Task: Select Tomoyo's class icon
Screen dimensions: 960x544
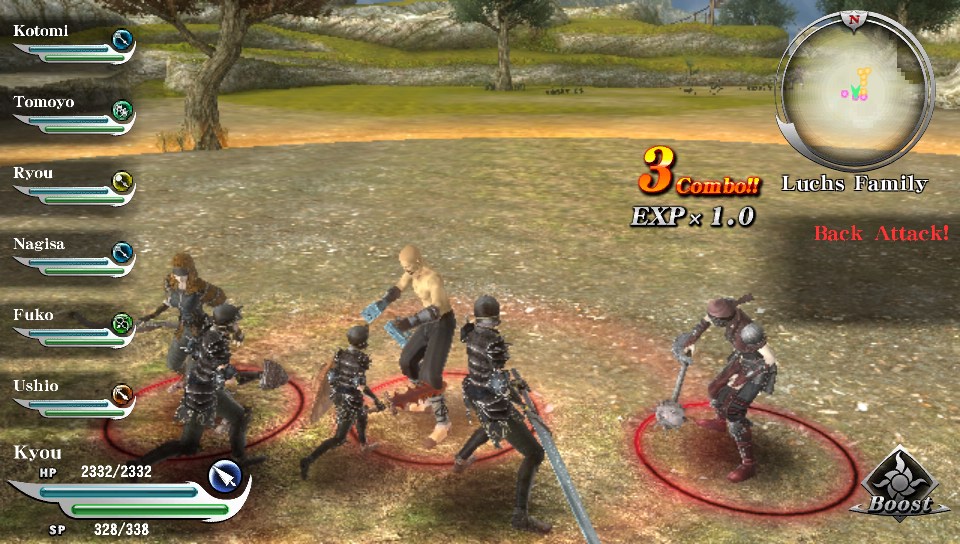Action: [122, 110]
